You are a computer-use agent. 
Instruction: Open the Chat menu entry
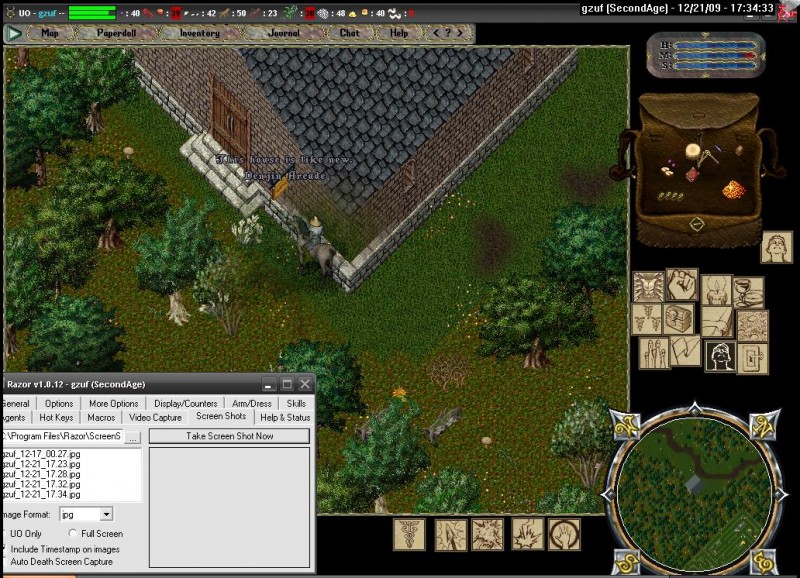[349, 33]
